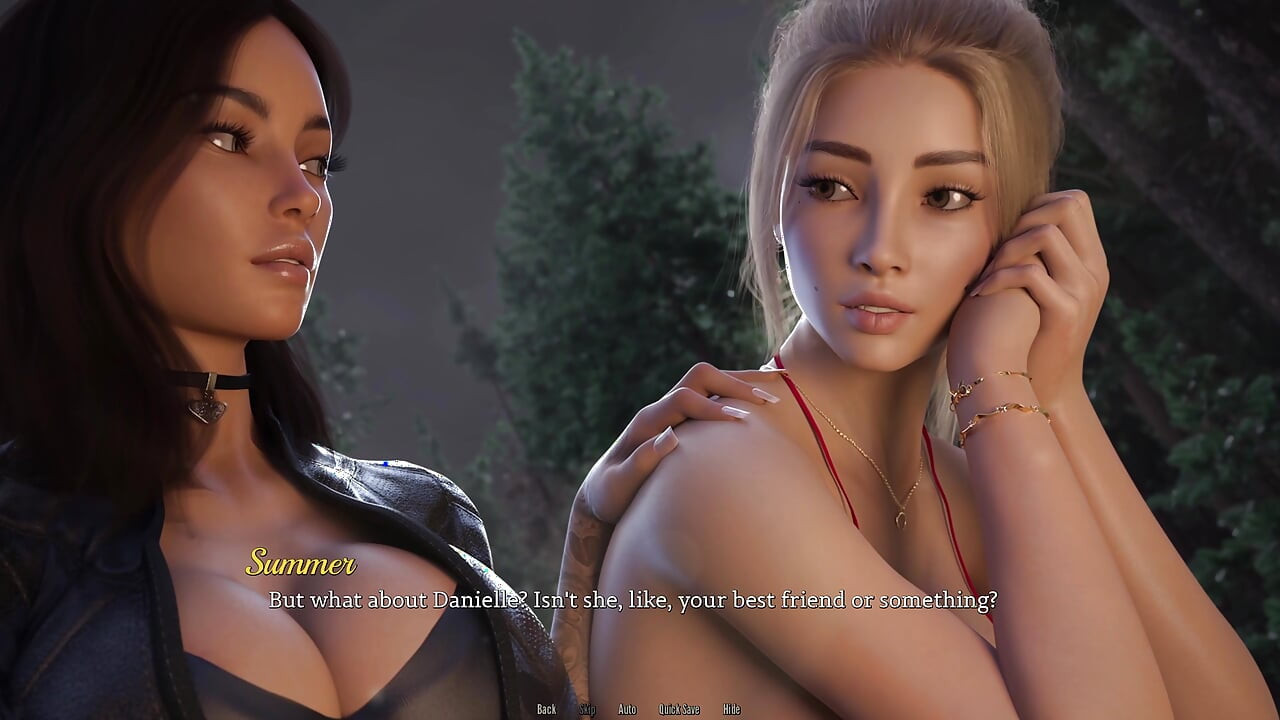Click Danielle's name in the dialogue line

pos(475,601)
